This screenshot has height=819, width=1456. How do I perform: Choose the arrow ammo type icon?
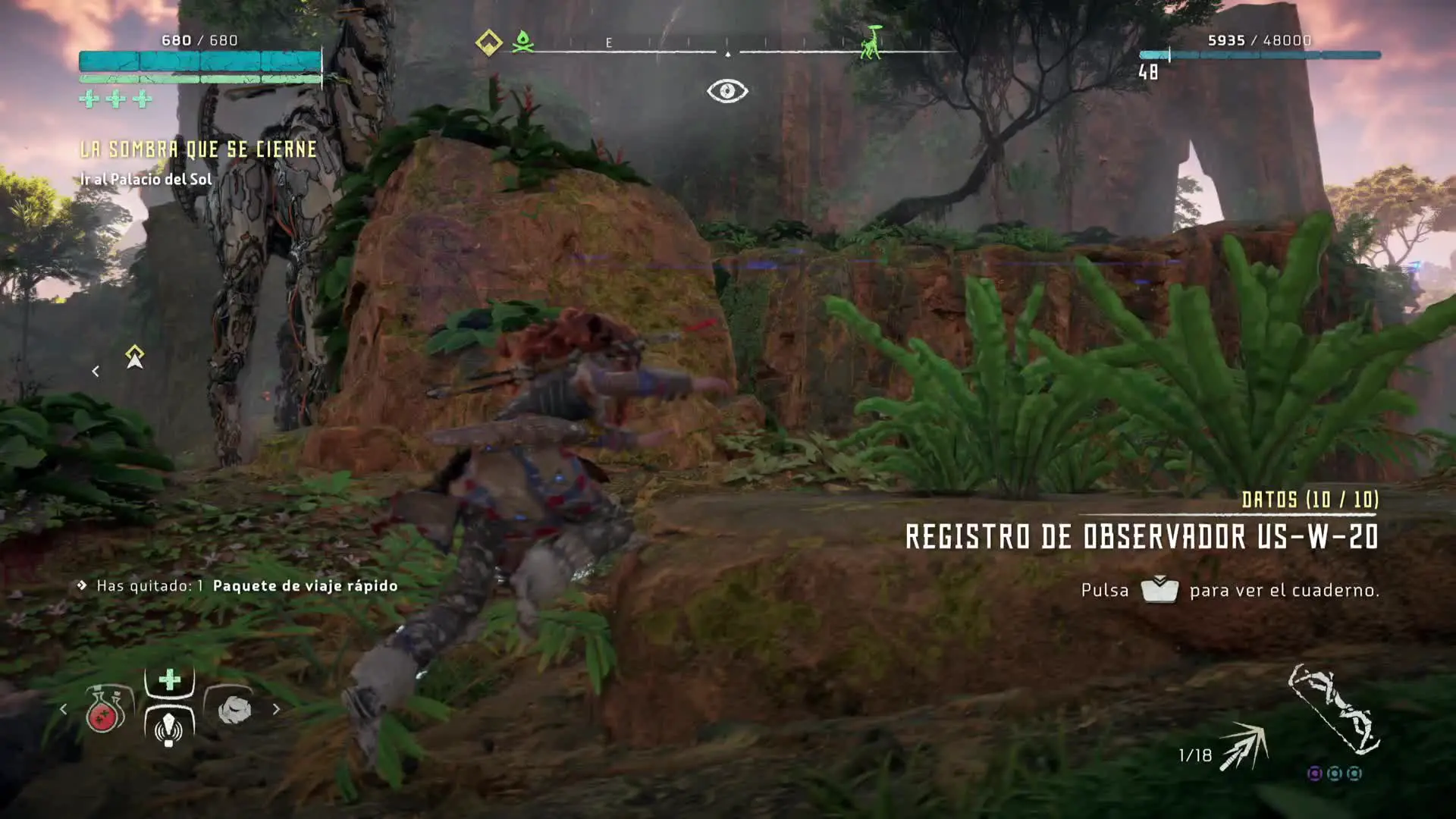click(1244, 746)
